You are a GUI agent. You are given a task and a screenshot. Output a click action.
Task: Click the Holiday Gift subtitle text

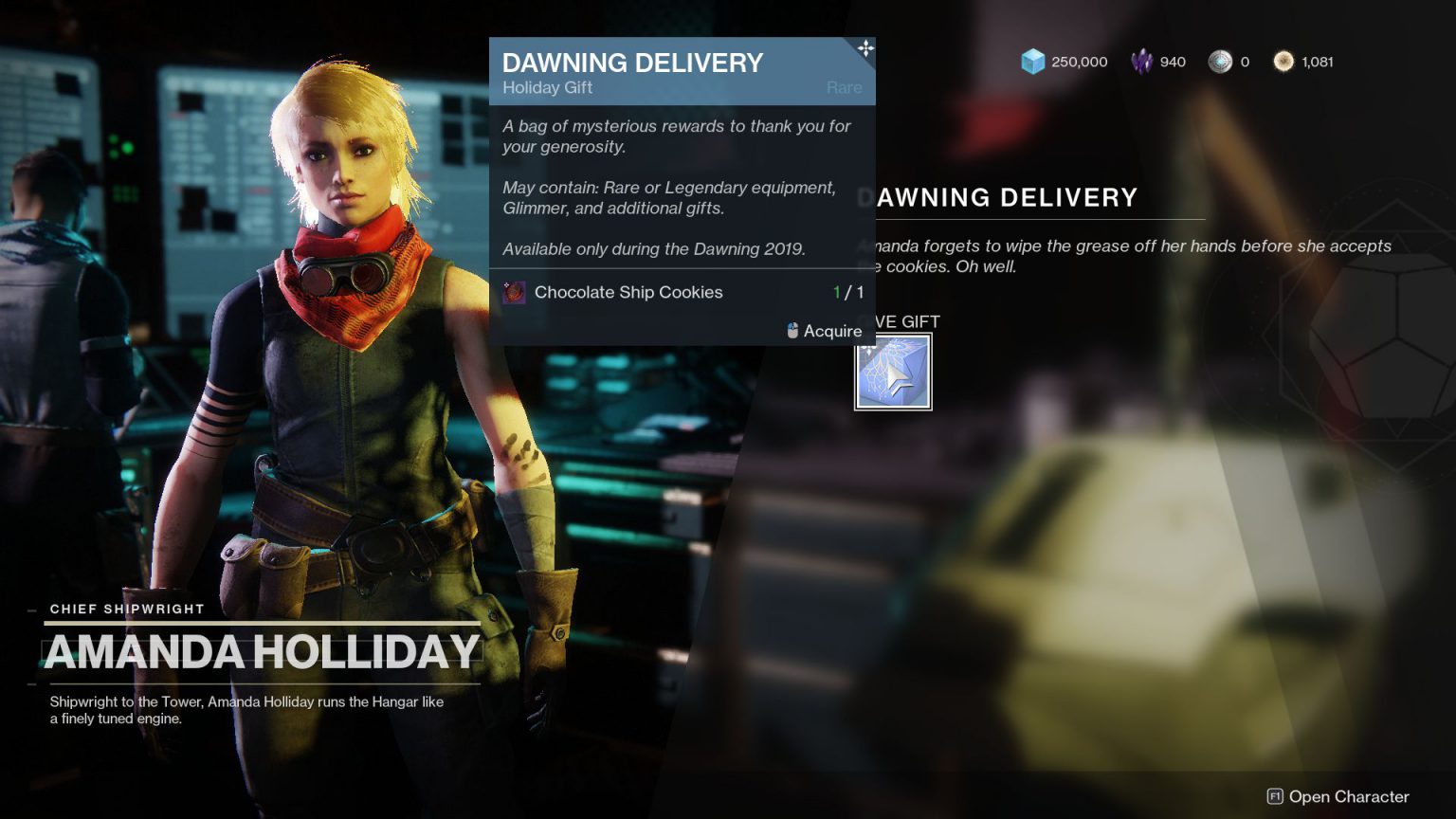(x=547, y=87)
